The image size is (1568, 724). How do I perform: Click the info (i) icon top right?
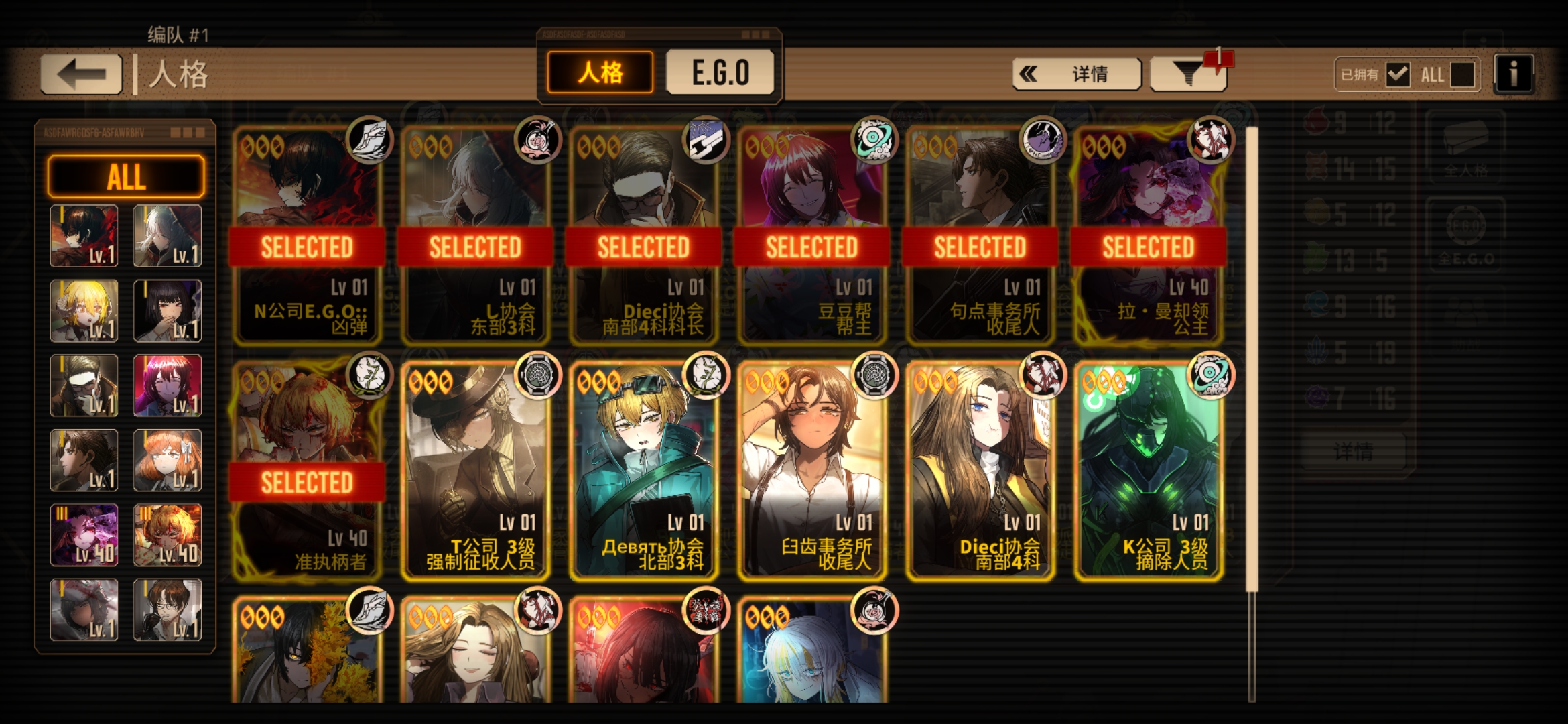coord(1512,74)
